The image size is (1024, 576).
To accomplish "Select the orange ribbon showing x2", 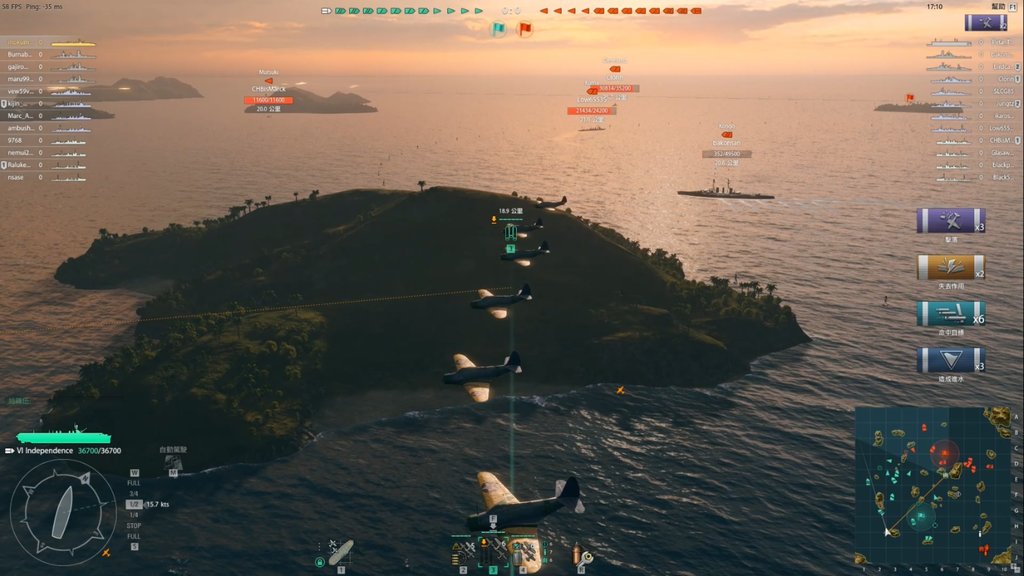I will pos(950,267).
